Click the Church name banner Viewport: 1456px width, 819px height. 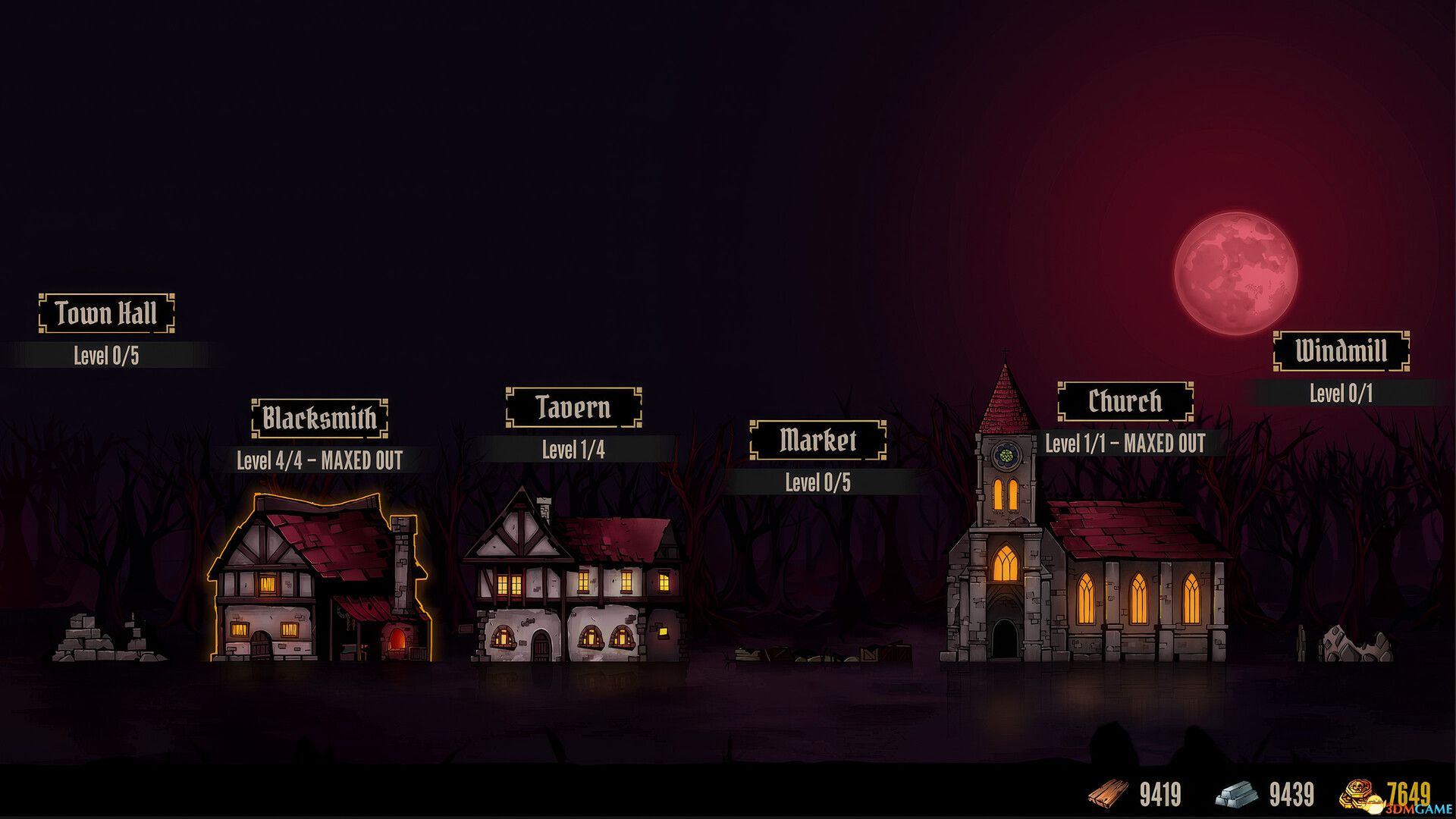tap(1125, 401)
